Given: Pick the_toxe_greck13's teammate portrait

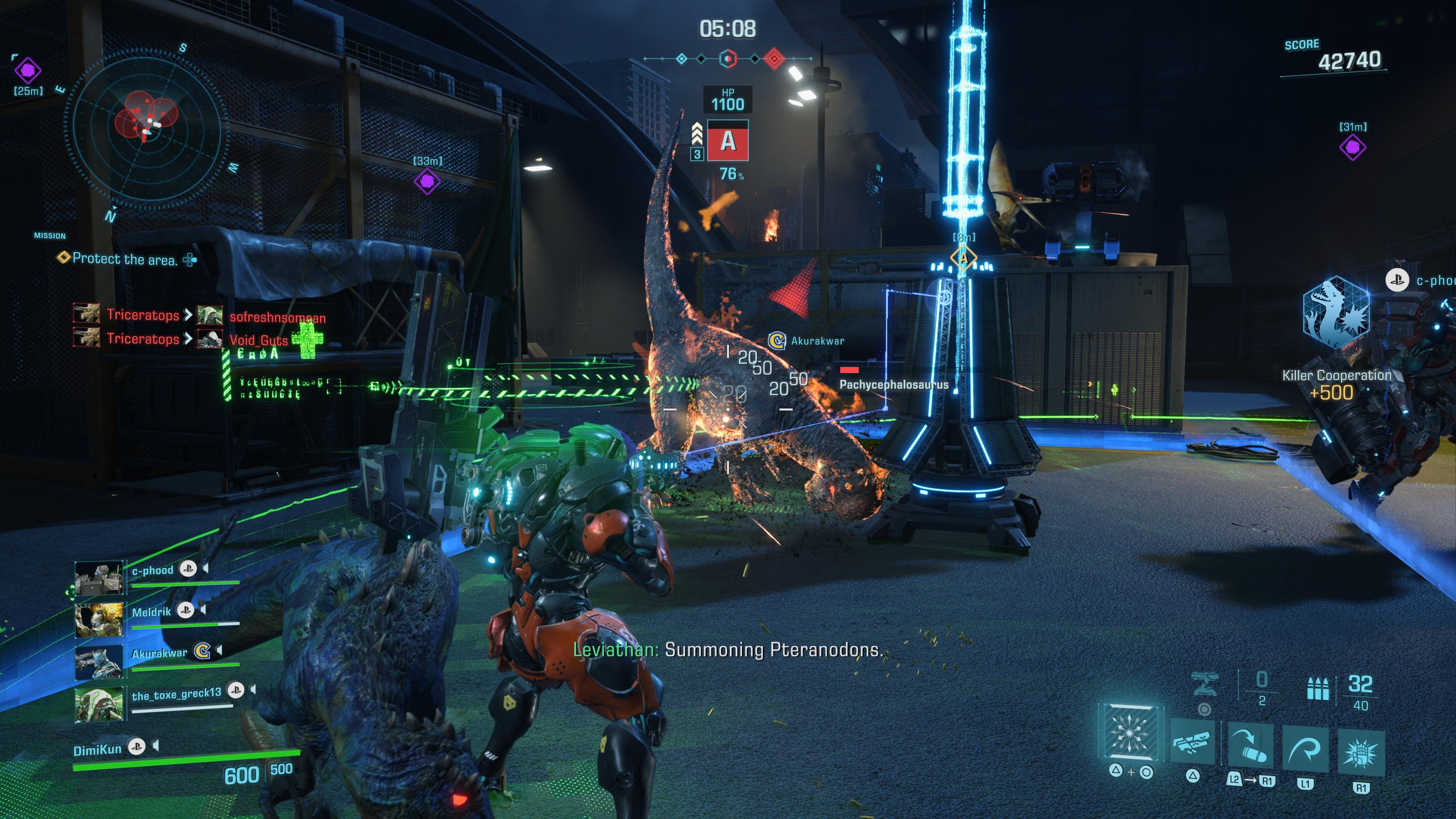Looking at the screenshot, I should coord(99,704).
